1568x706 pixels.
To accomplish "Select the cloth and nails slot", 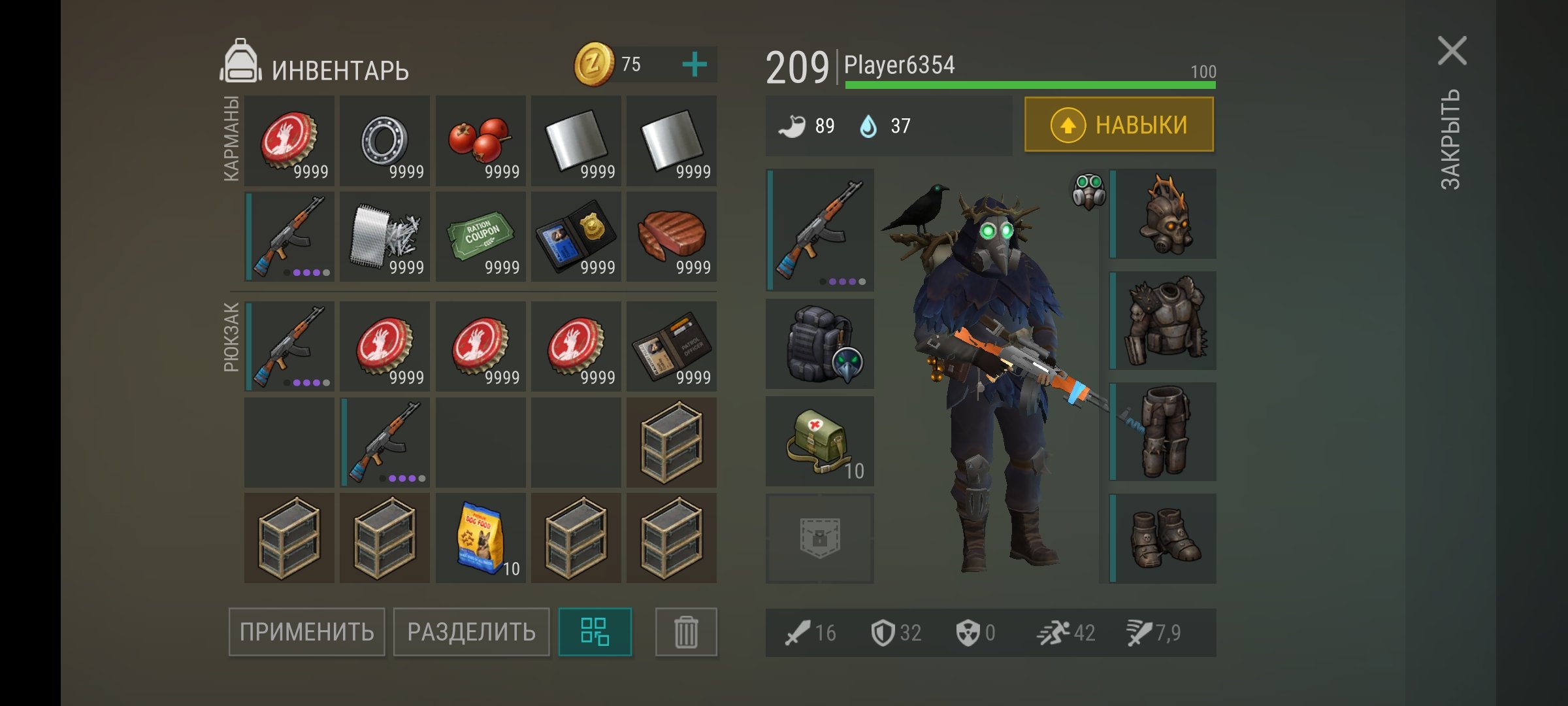I will 385,237.
